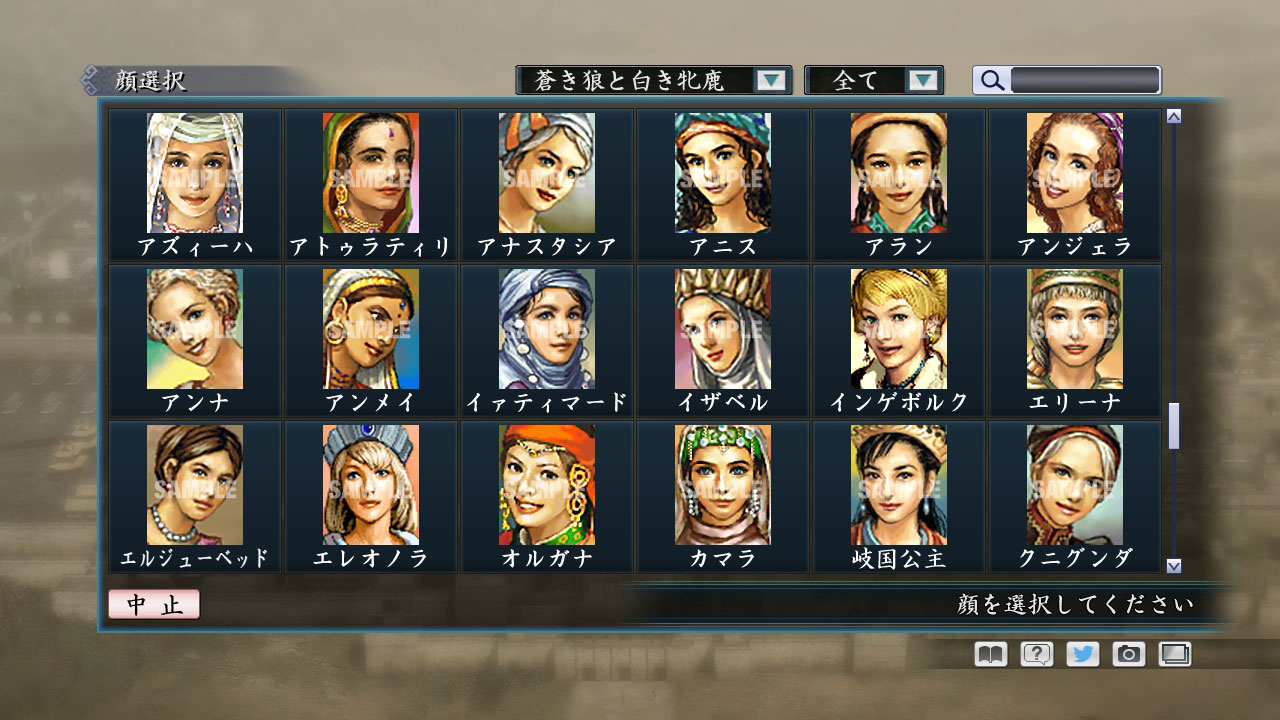This screenshot has width=1280, height=720.
Task: Click the 蒼き狼と白き牝鹿 dropdown arrow
Action: tap(770, 79)
